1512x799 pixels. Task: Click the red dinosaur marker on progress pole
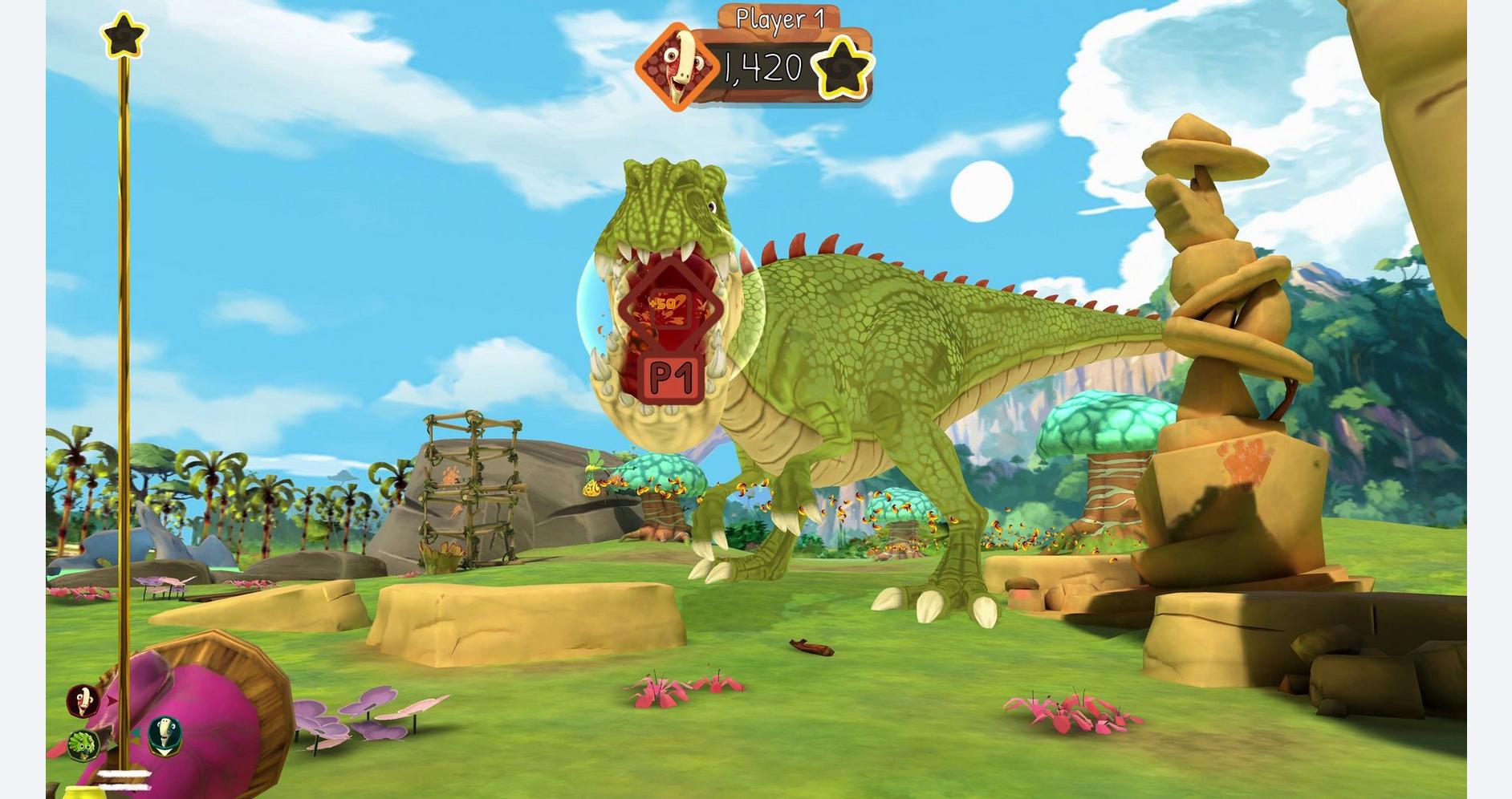[x=83, y=700]
